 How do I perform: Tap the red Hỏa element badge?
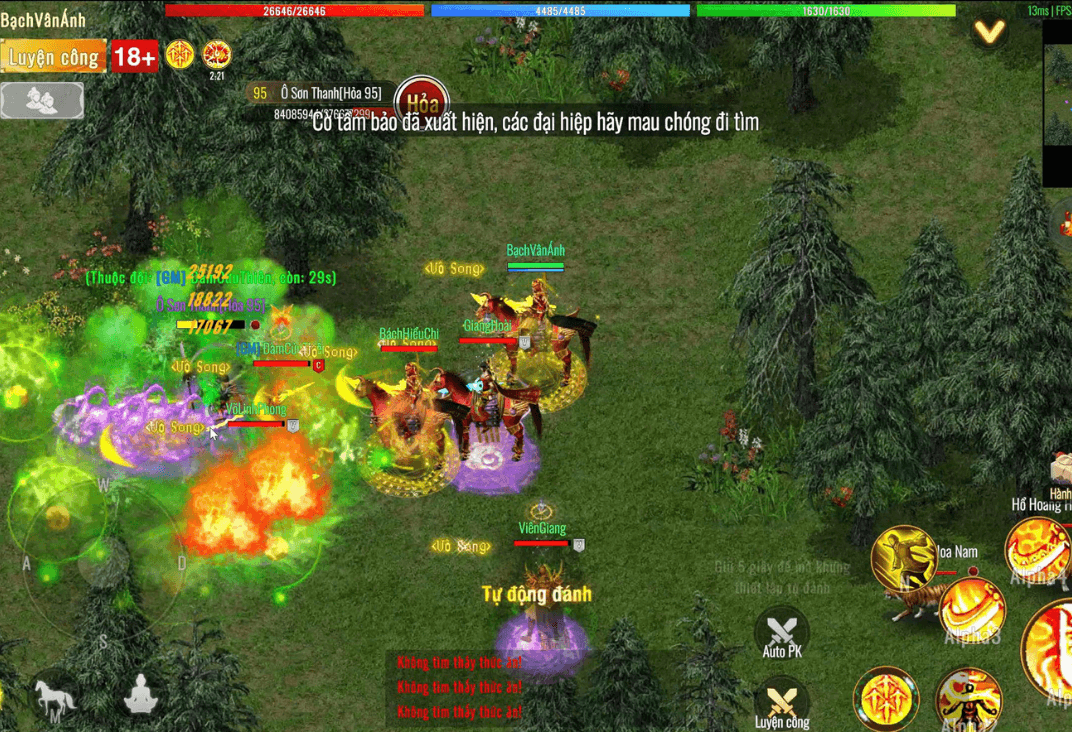[422, 102]
